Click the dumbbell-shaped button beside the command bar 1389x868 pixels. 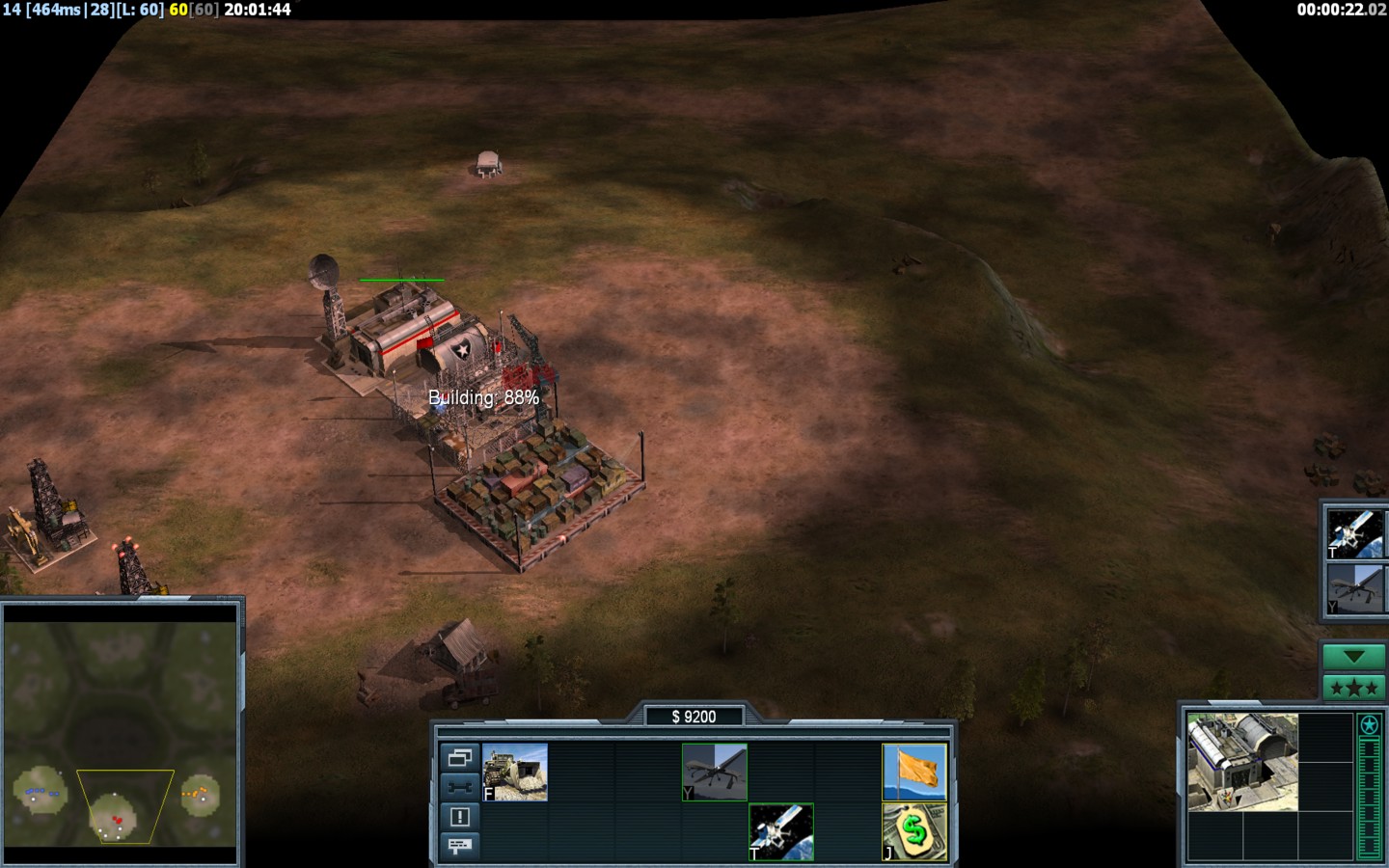(459, 787)
